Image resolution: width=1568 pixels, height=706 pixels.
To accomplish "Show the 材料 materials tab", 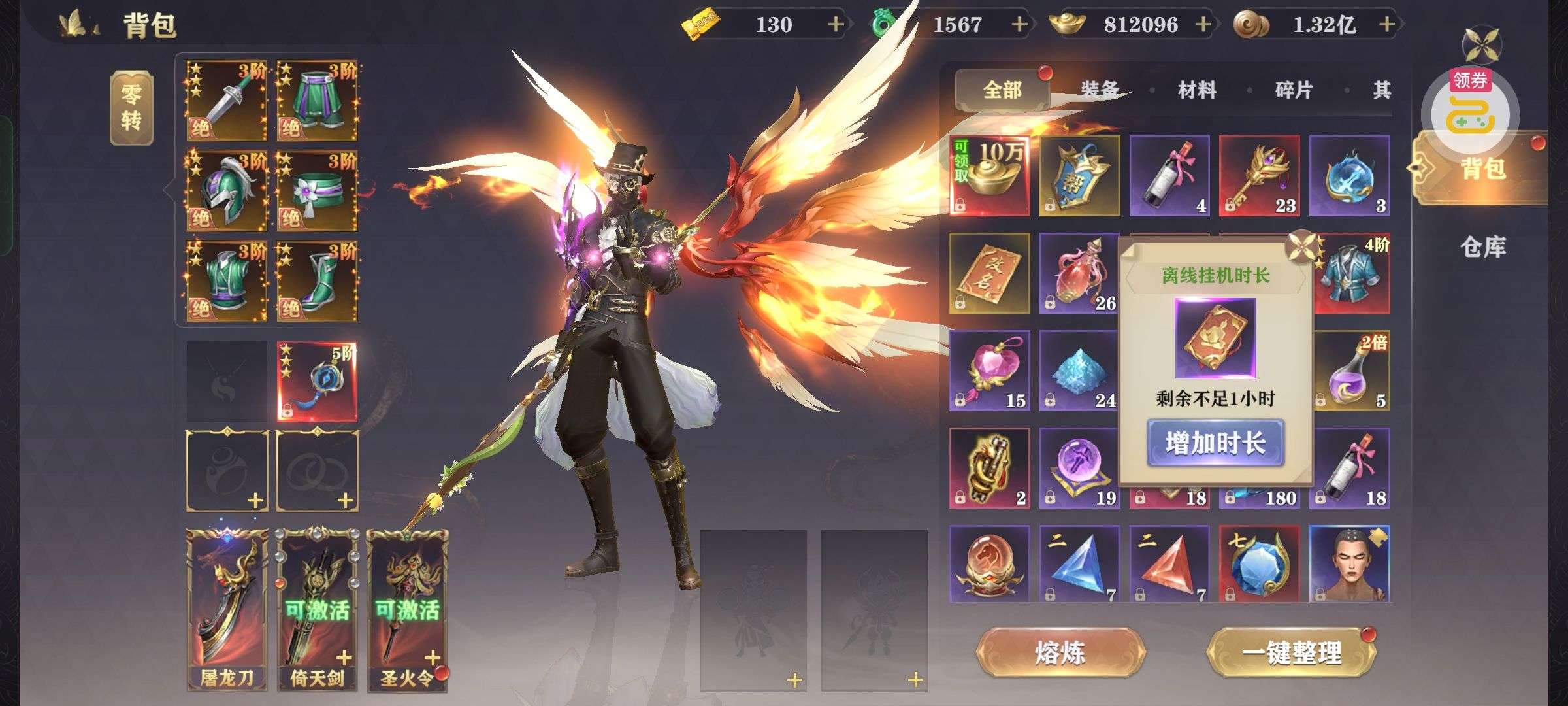I will pyautogui.click(x=1197, y=90).
